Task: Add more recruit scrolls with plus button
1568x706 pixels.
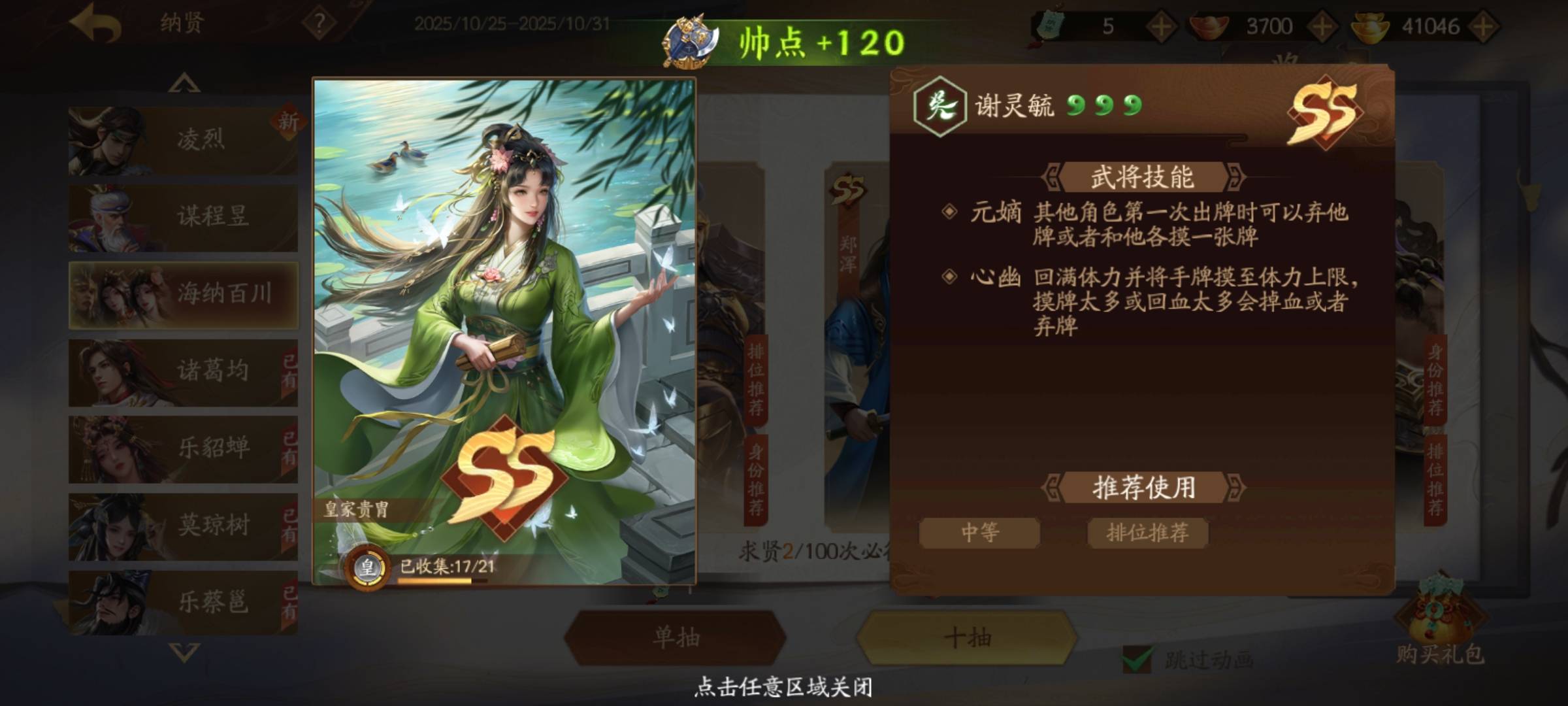Action: tap(1161, 27)
